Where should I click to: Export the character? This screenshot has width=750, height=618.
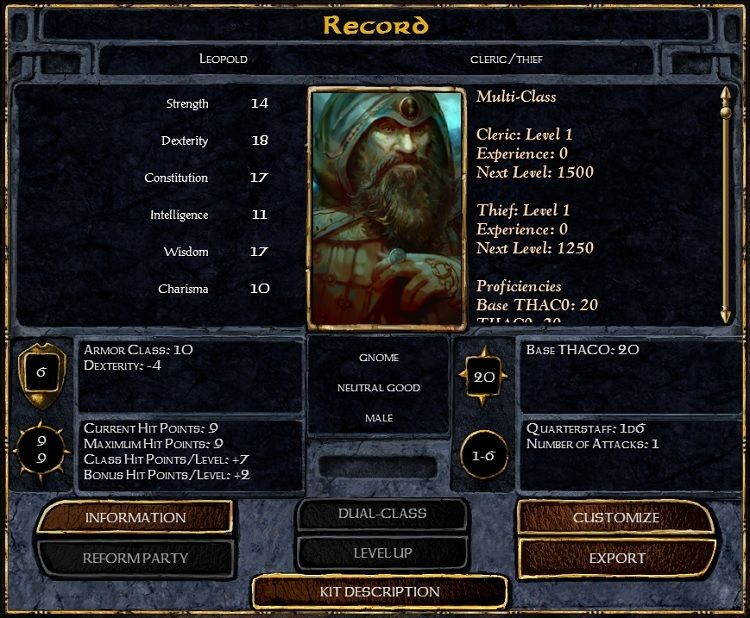pos(616,558)
